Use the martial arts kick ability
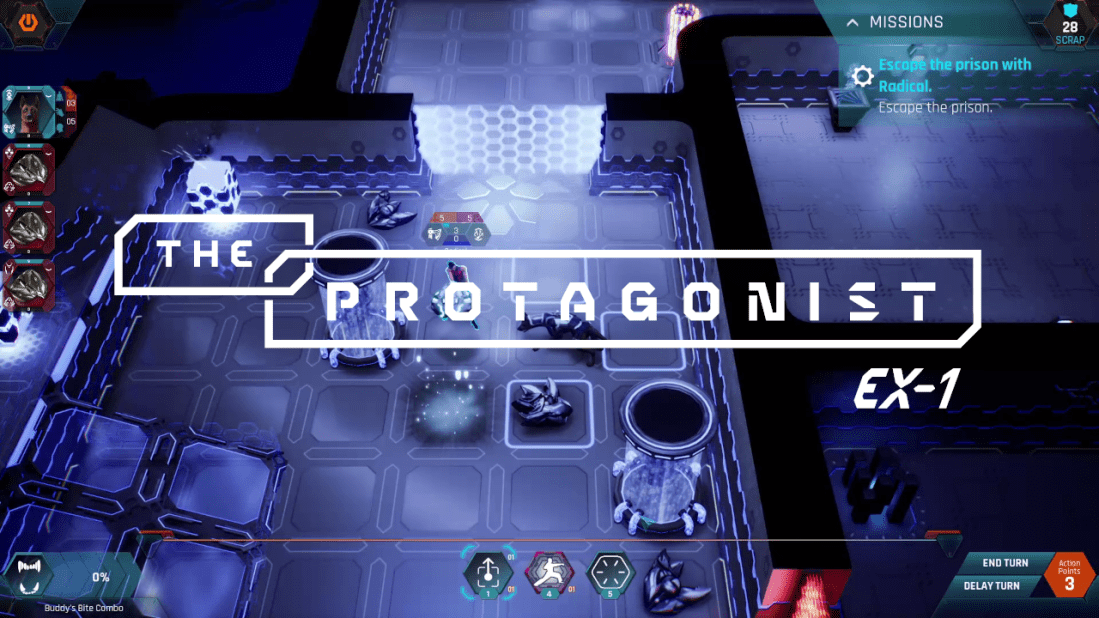Screen dimensions: 1099x618 [x=550, y=574]
